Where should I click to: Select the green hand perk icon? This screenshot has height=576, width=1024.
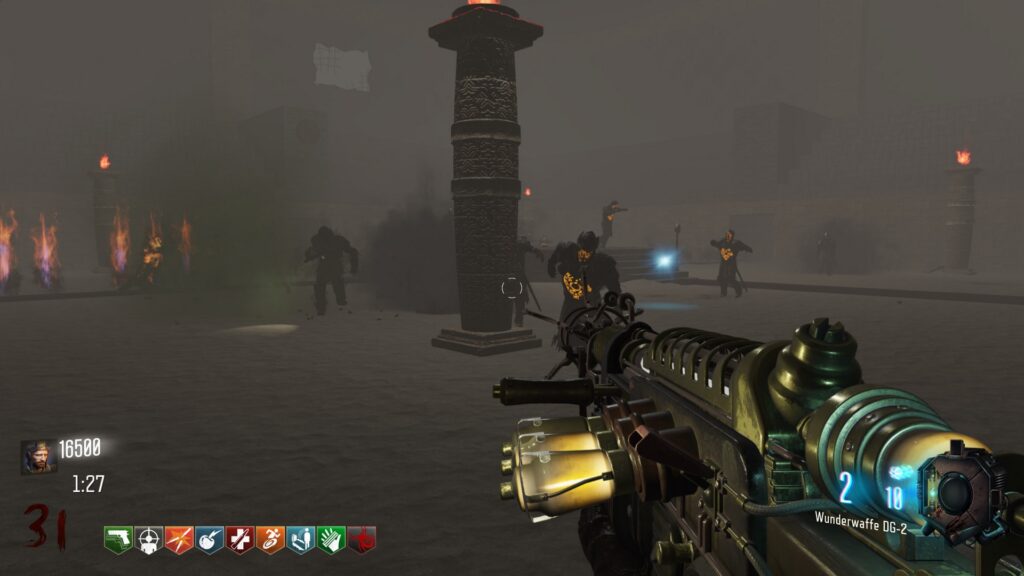tap(332, 540)
